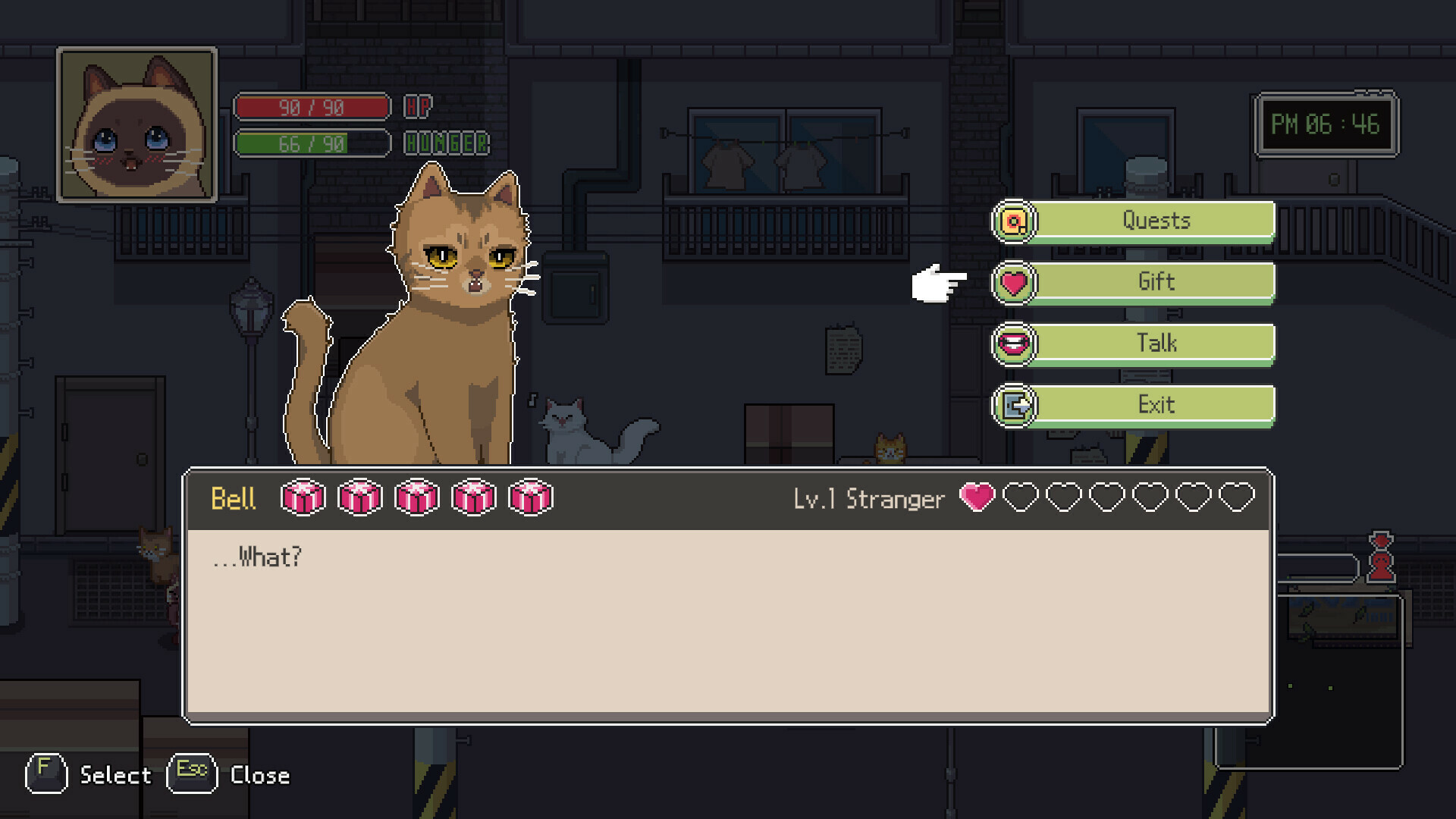Click the bell icon next to Quests
Screen dimensions: 1456x819
(x=1013, y=221)
